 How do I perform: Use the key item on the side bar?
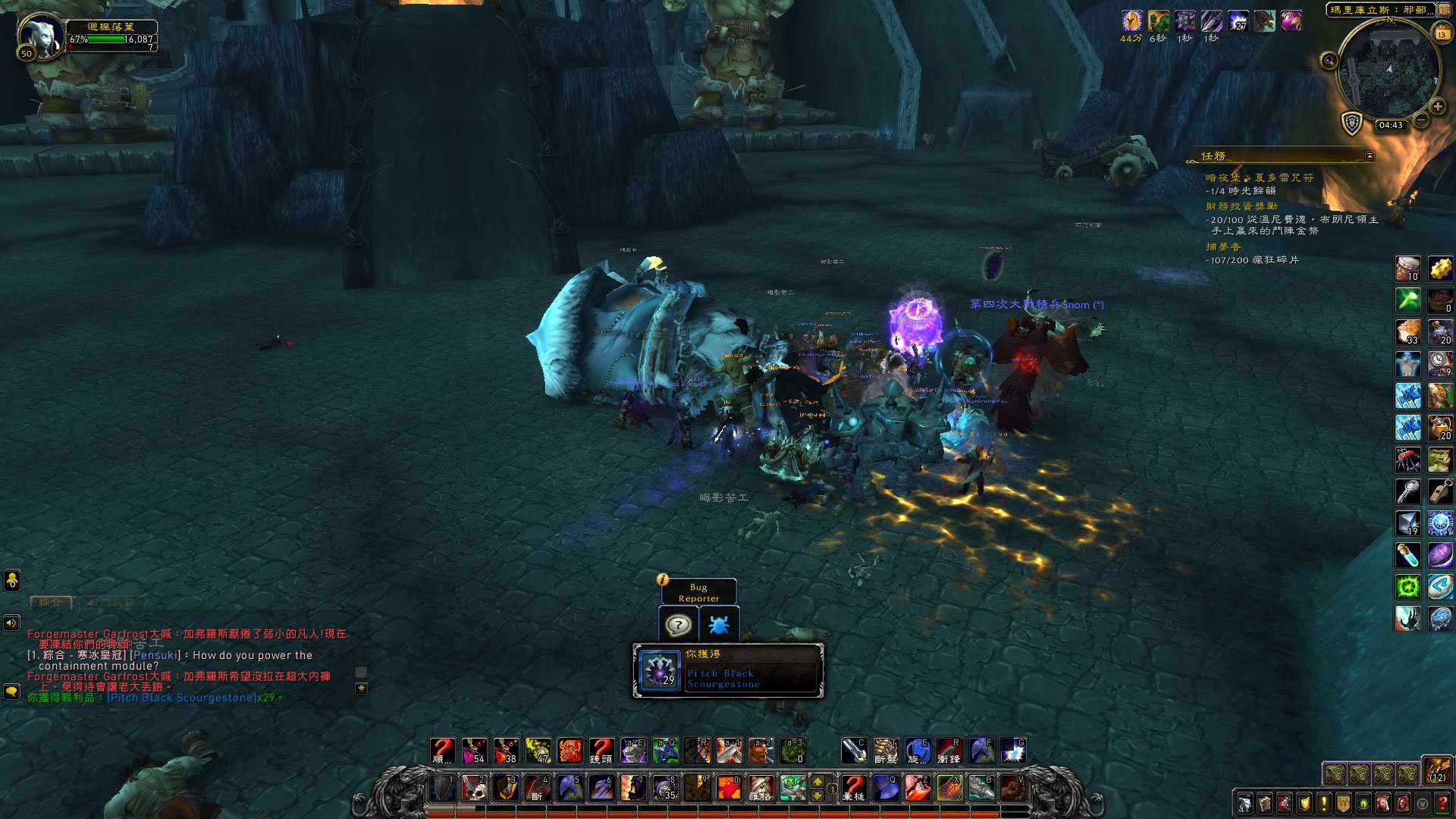(x=1408, y=491)
